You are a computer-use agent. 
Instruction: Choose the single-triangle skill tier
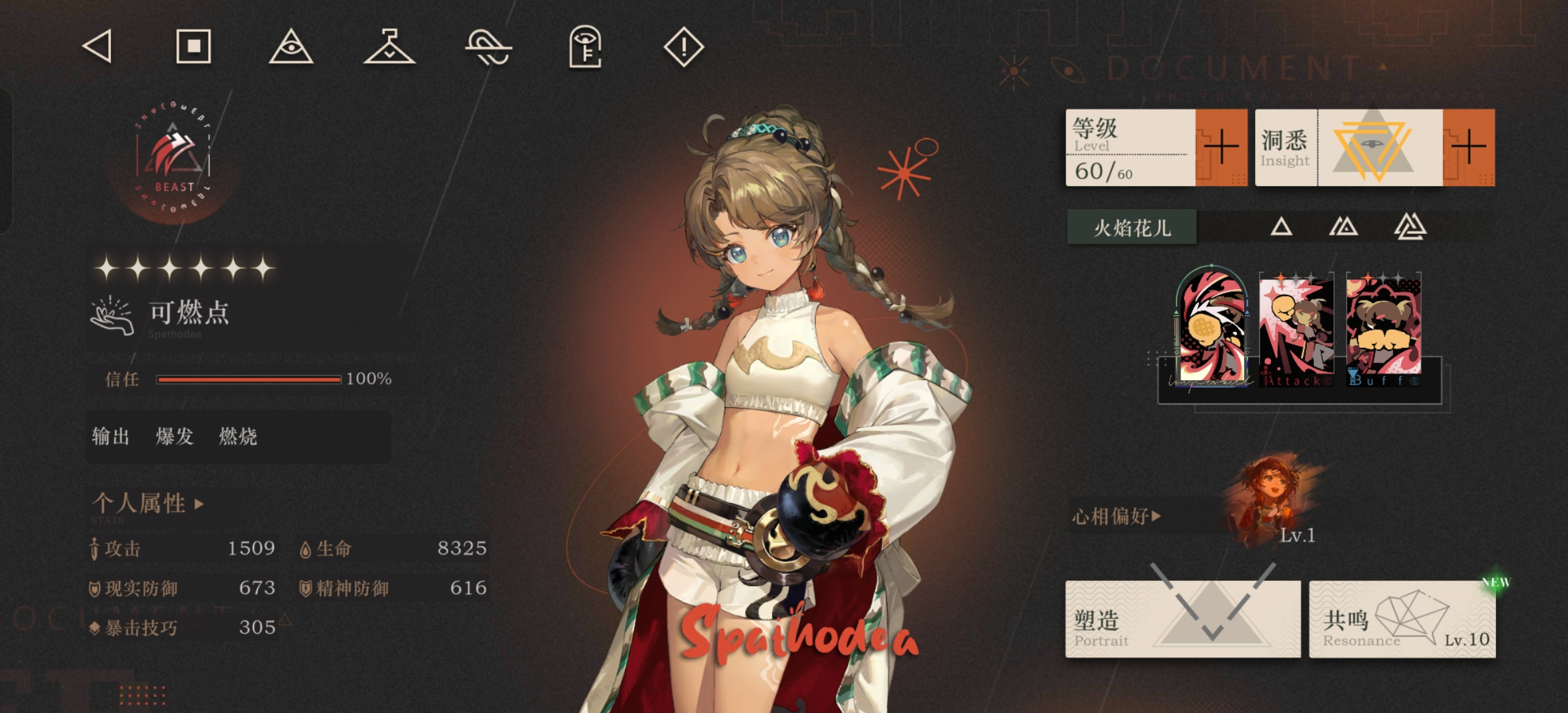tap(1281, 227)
